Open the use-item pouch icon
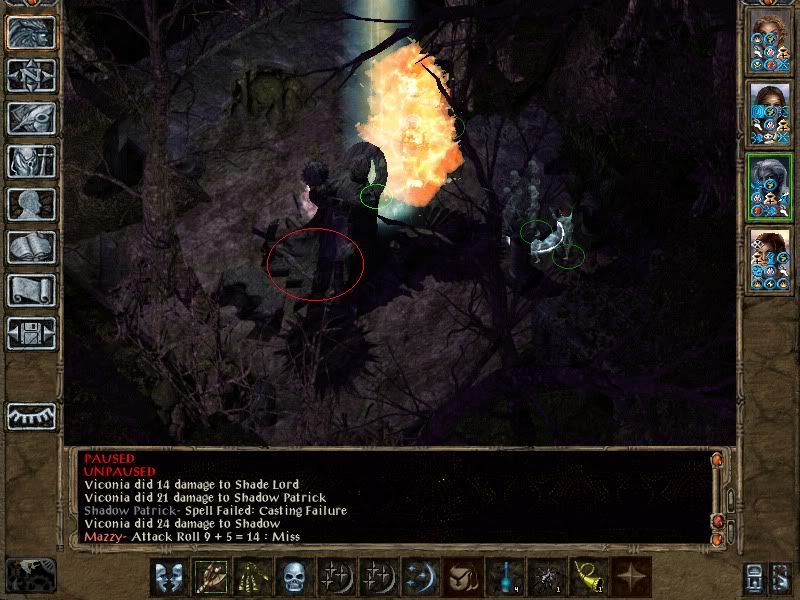This screenshot has width=800, height=600. (460, 577)
